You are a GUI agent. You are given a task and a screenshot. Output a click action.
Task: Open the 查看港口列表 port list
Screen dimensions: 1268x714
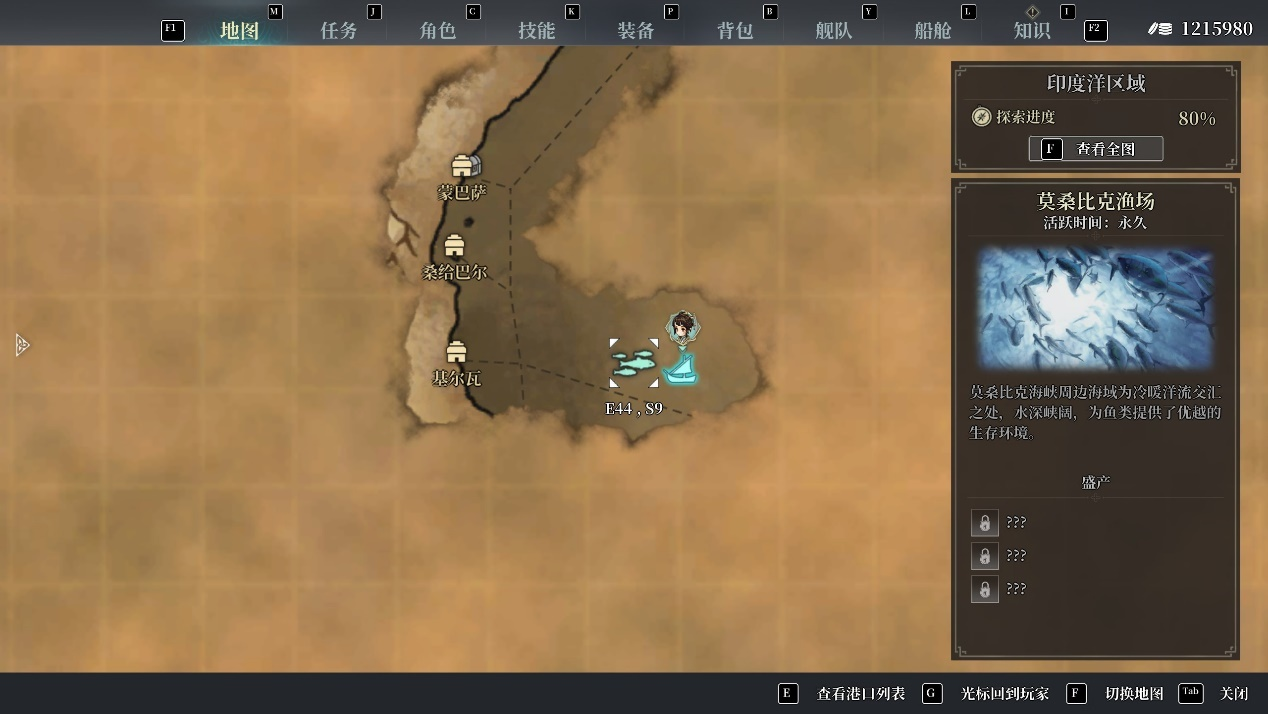[860, 693]
